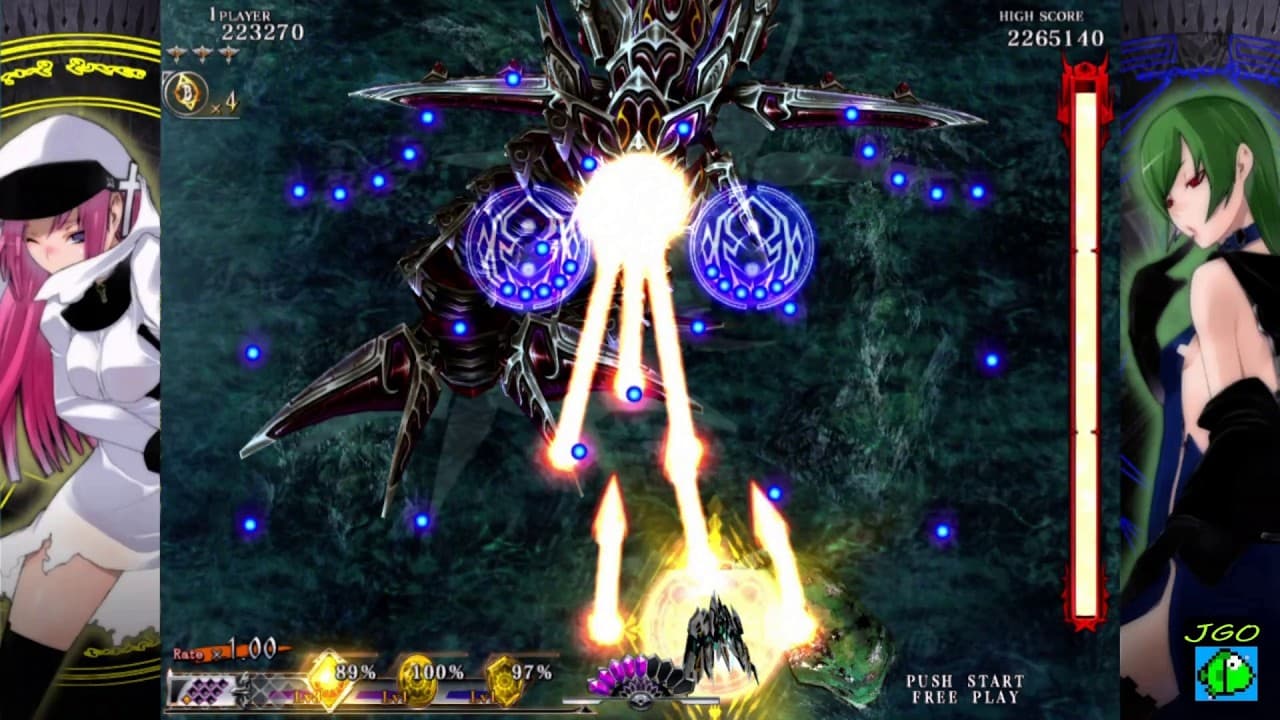
Task: Select the 1 PLAYER score label
Action: 240,15
